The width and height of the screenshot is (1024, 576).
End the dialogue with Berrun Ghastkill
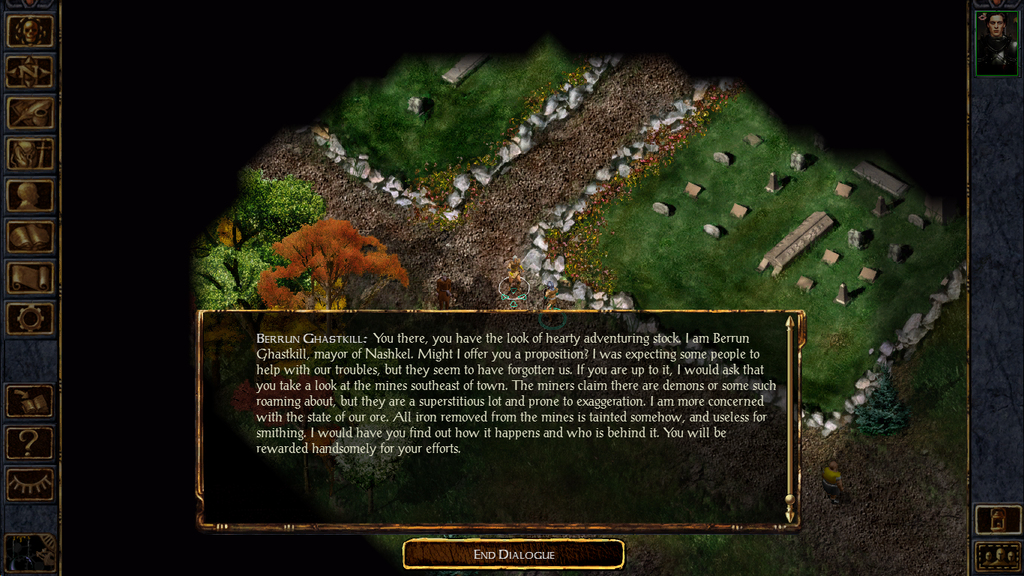tap(513, 554)
